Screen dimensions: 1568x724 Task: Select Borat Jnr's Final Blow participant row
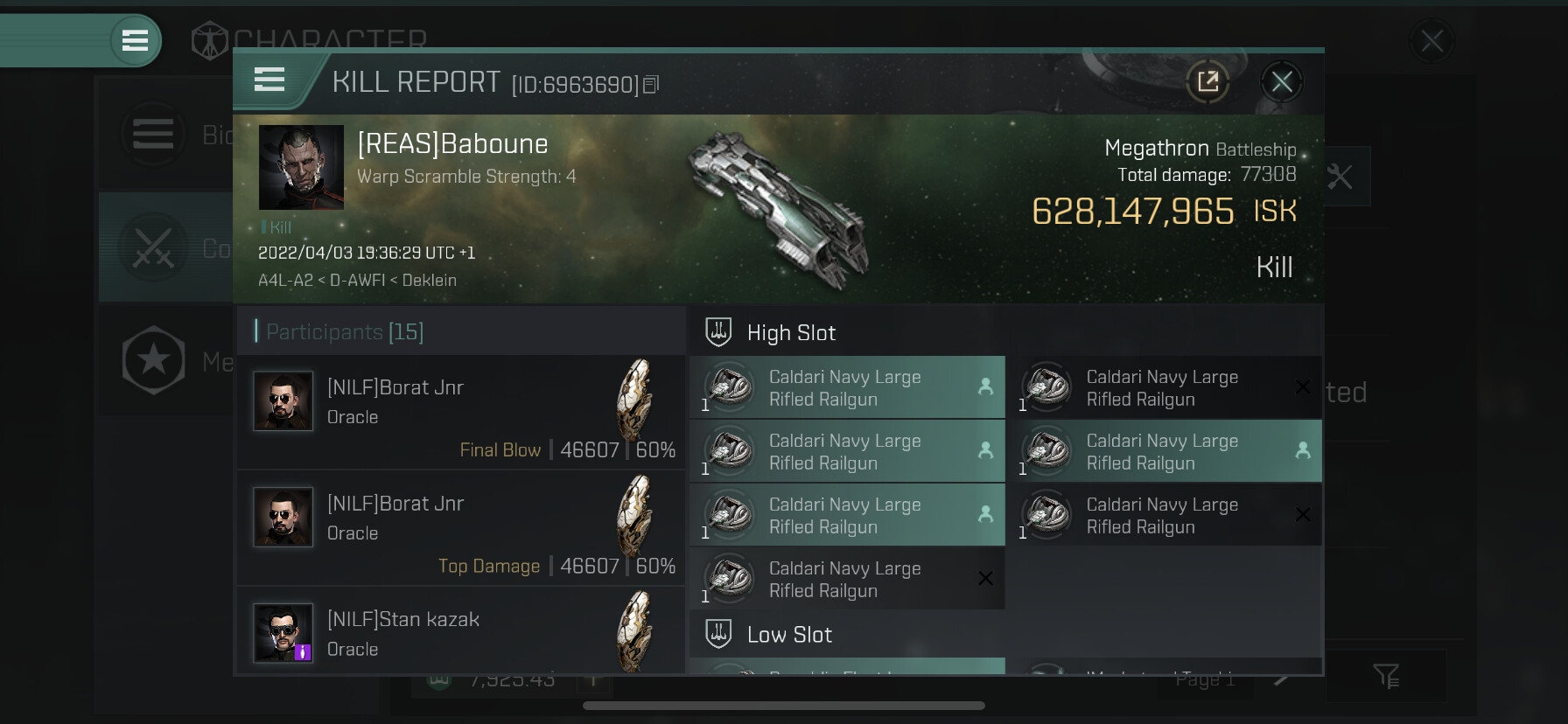click(x=461, y=412)
